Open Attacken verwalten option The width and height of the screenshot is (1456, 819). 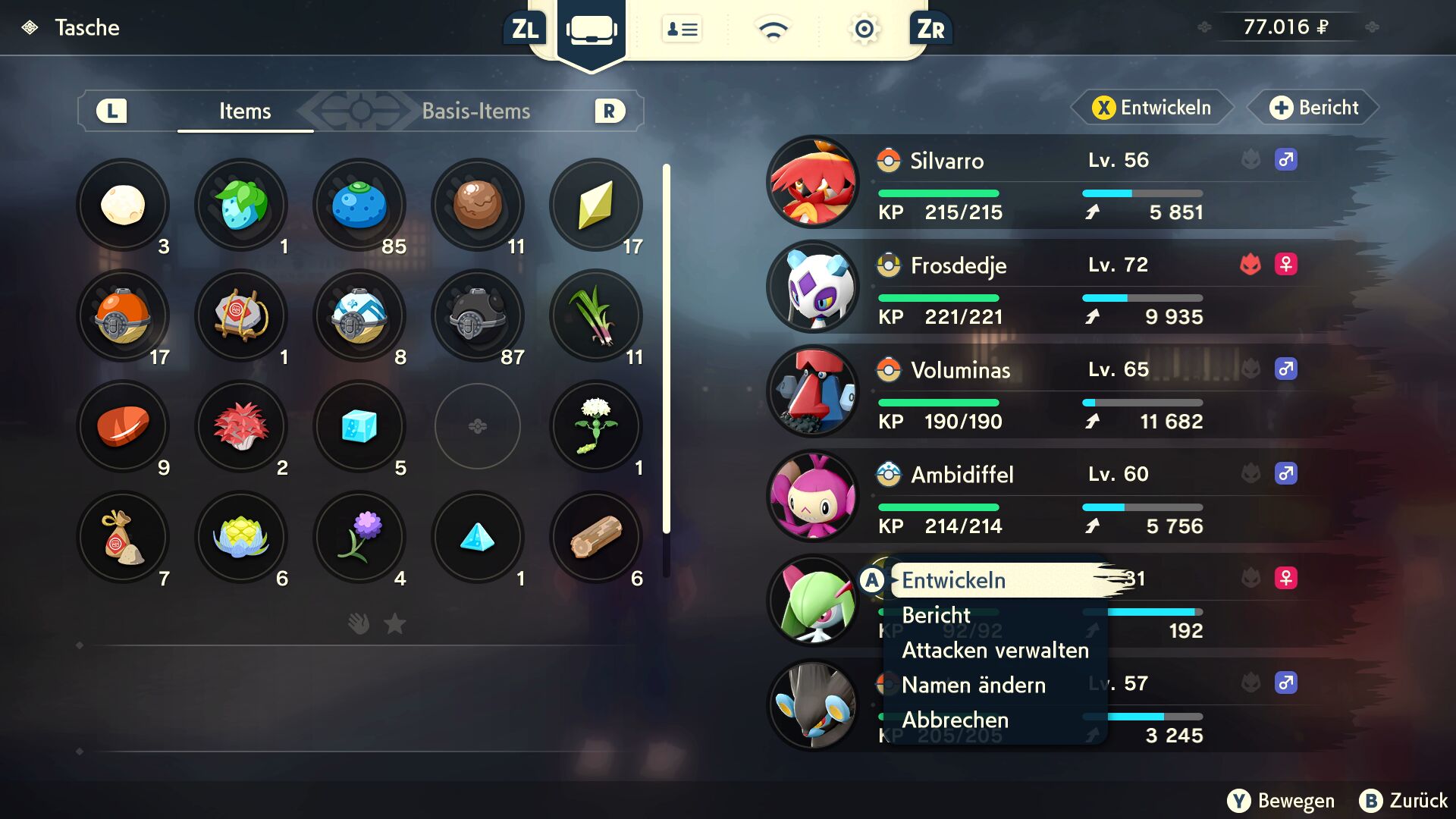pyautogui.click(x=995, y=650)
